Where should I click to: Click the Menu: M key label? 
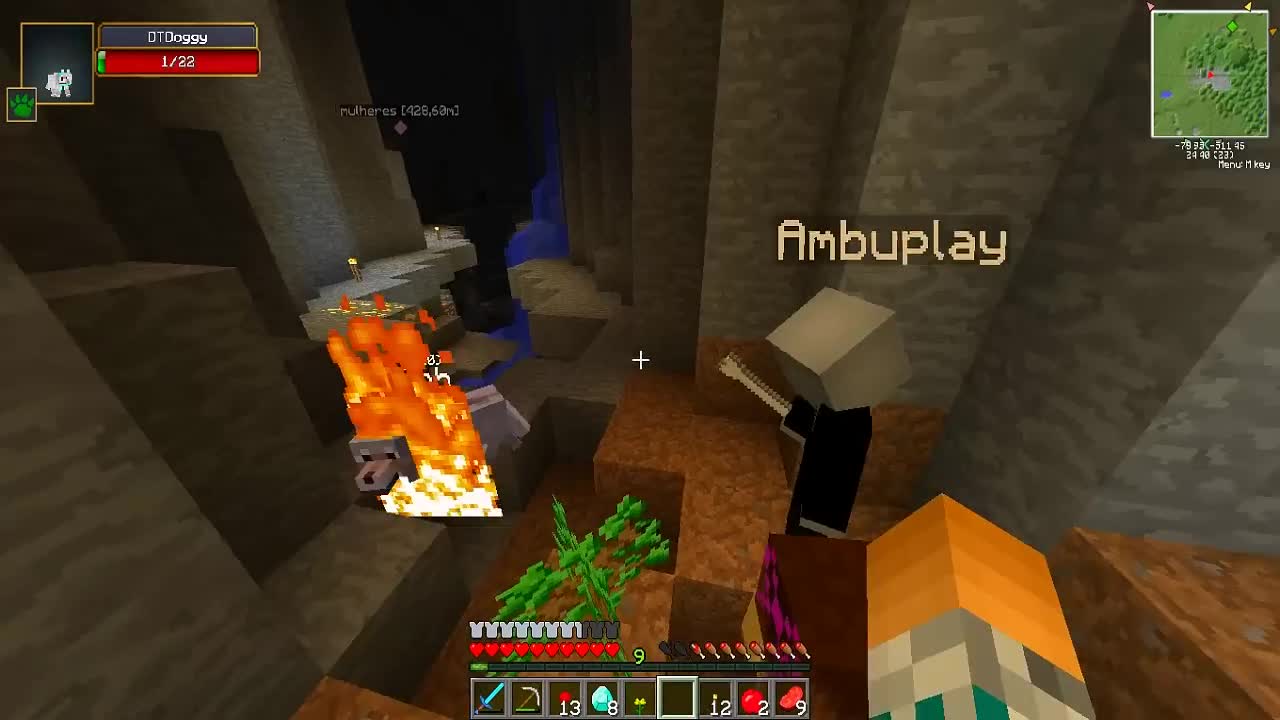click(x=1244, y=163)
